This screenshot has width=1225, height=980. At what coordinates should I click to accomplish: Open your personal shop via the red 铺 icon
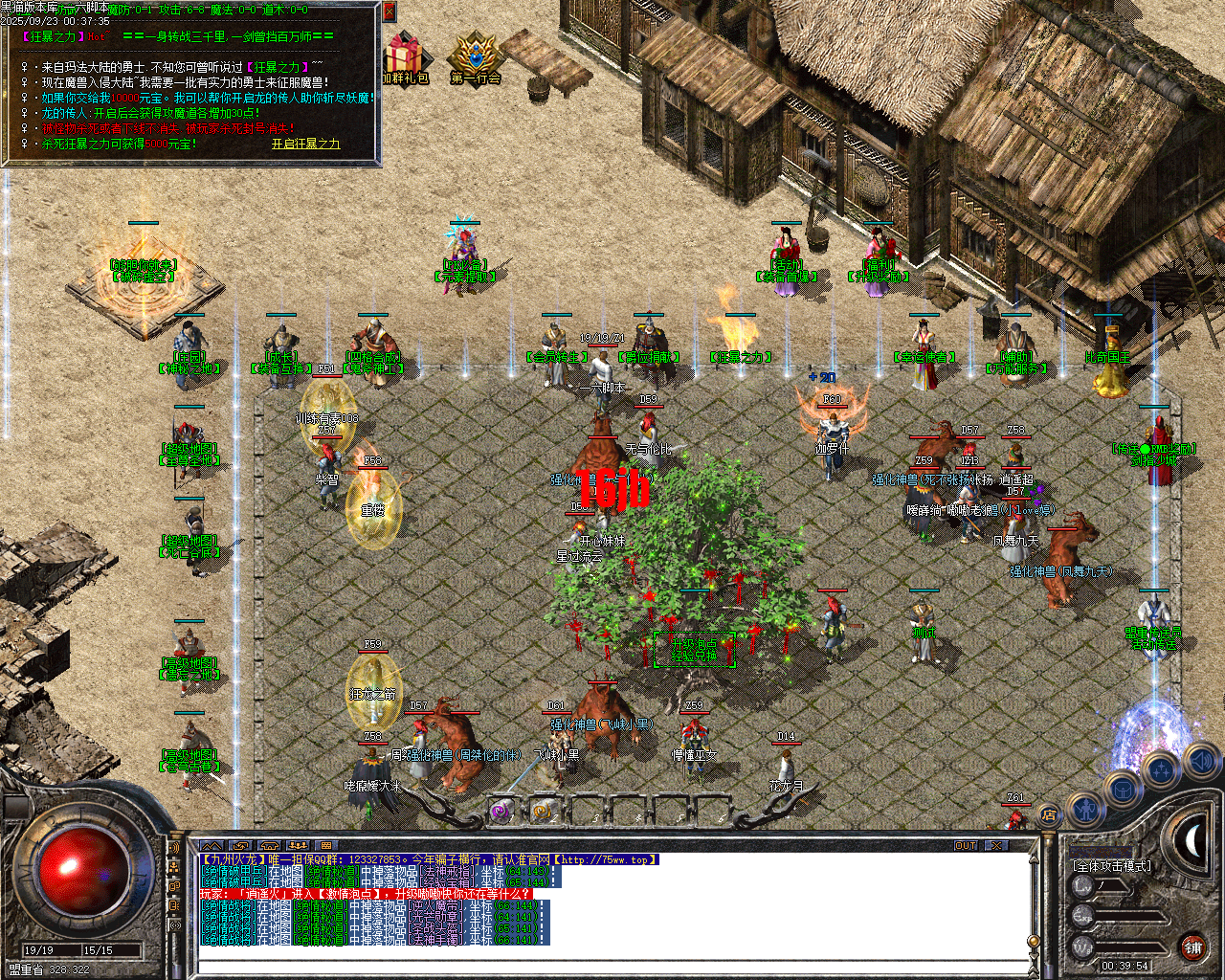pyautogui.click(x=1195, y=947)
